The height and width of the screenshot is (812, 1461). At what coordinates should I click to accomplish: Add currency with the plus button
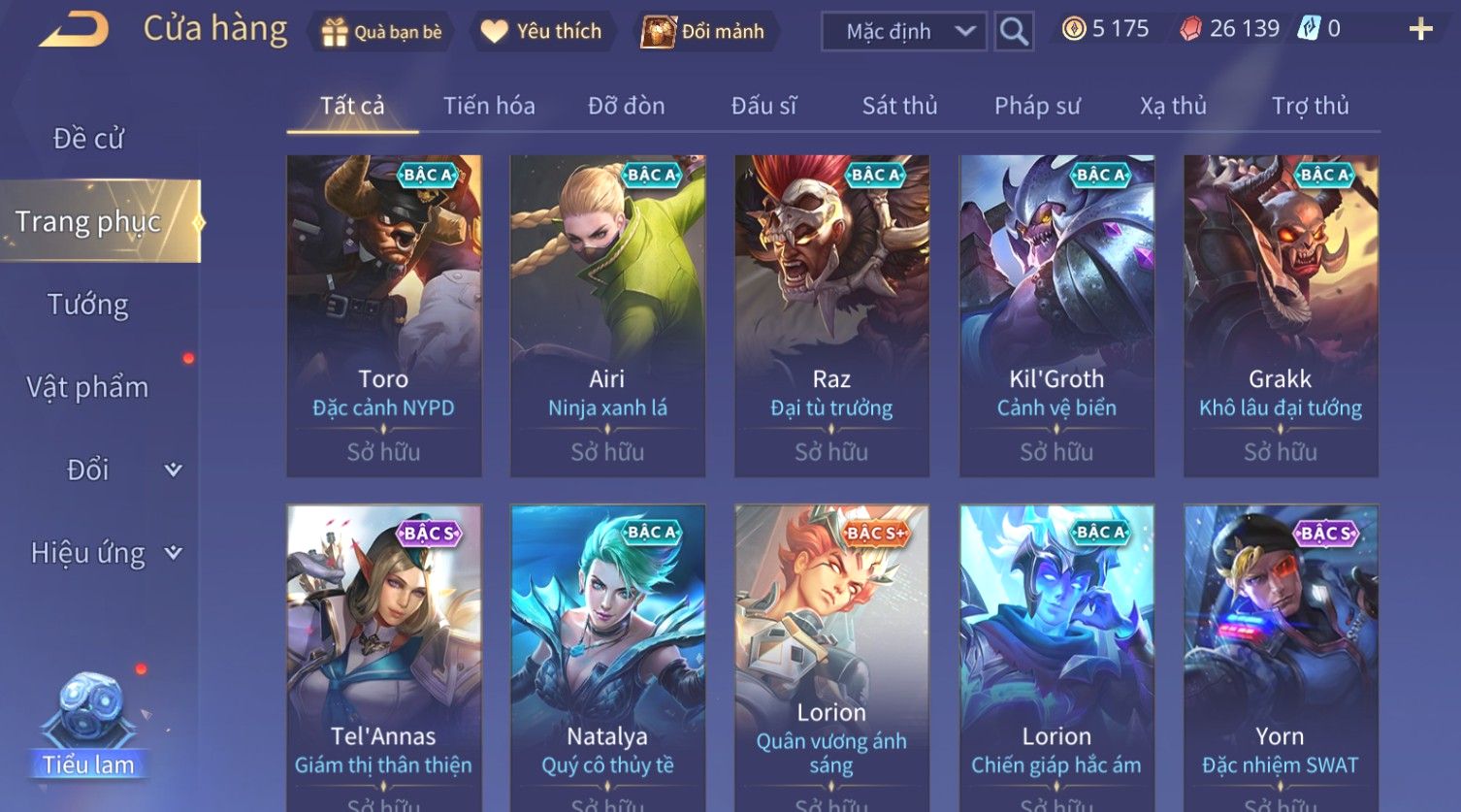coord(1420,30)
